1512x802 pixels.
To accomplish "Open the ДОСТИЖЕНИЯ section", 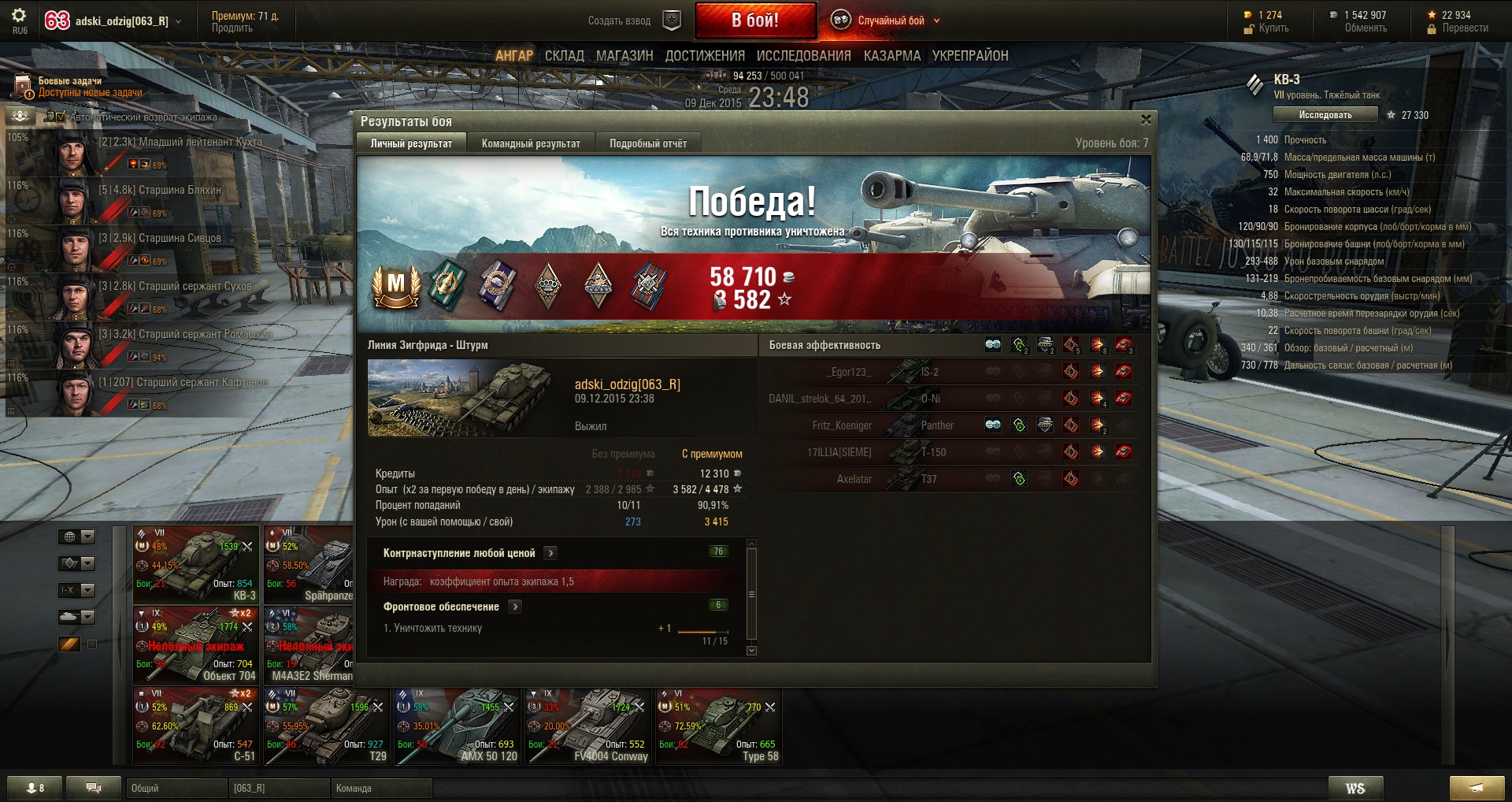I will [704, 56].
